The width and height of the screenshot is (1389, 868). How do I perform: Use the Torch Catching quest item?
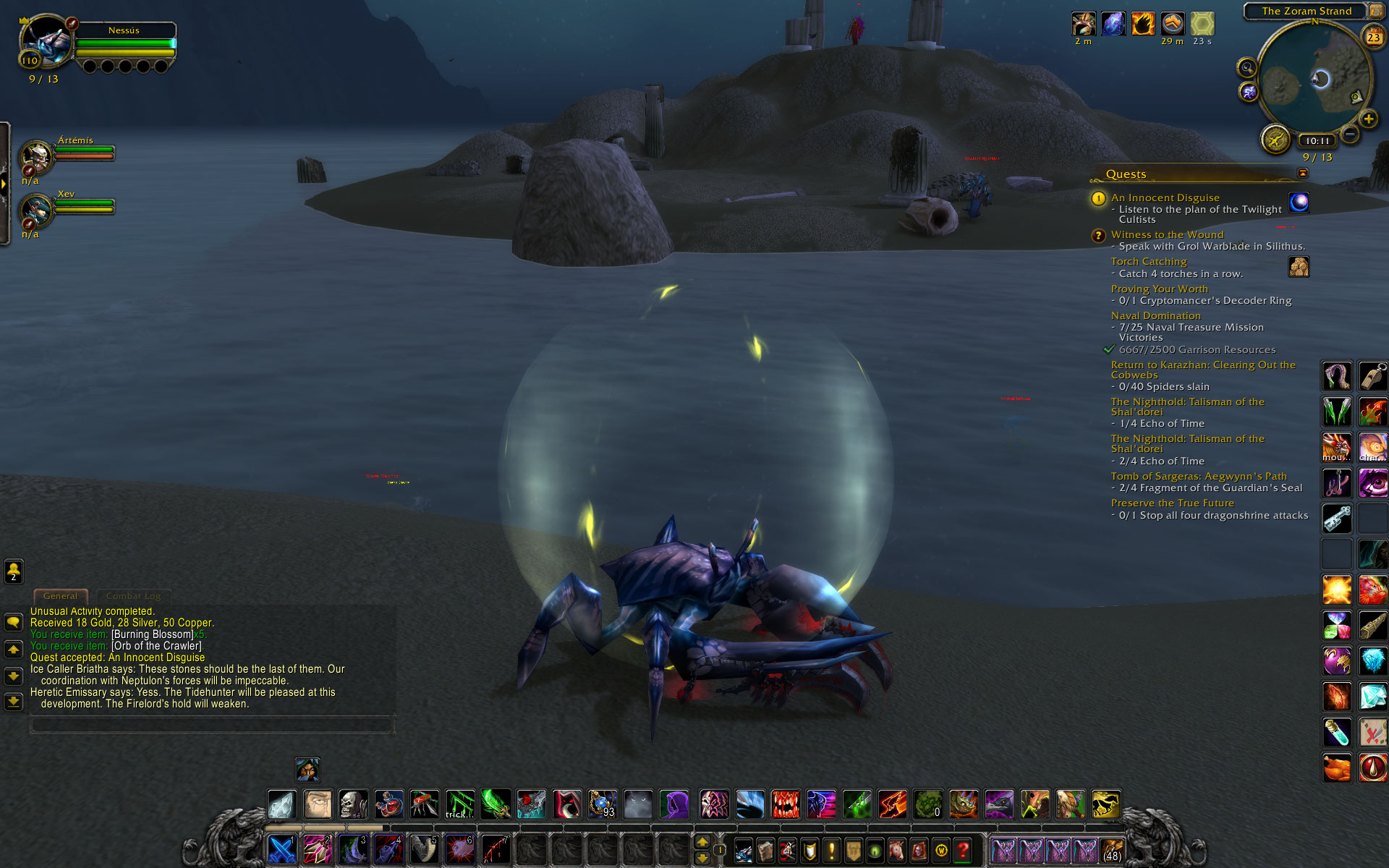pyautogui.click(x=1299, y=266)
